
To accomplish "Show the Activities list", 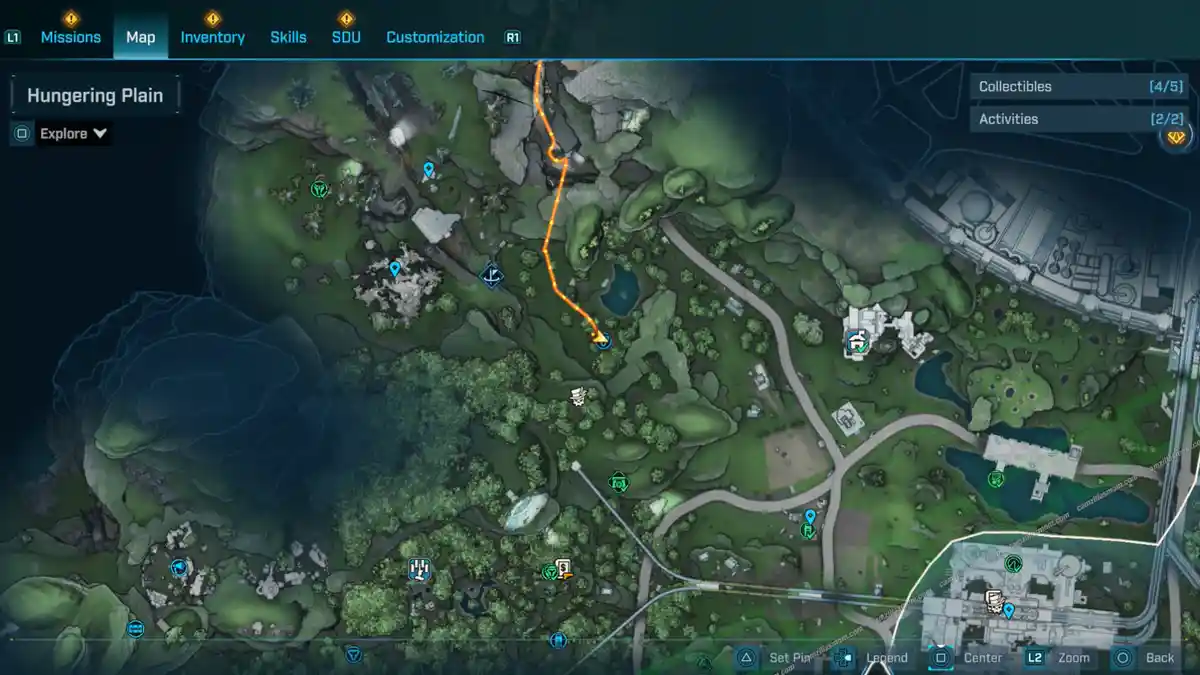I will [x=1064, y=119].
